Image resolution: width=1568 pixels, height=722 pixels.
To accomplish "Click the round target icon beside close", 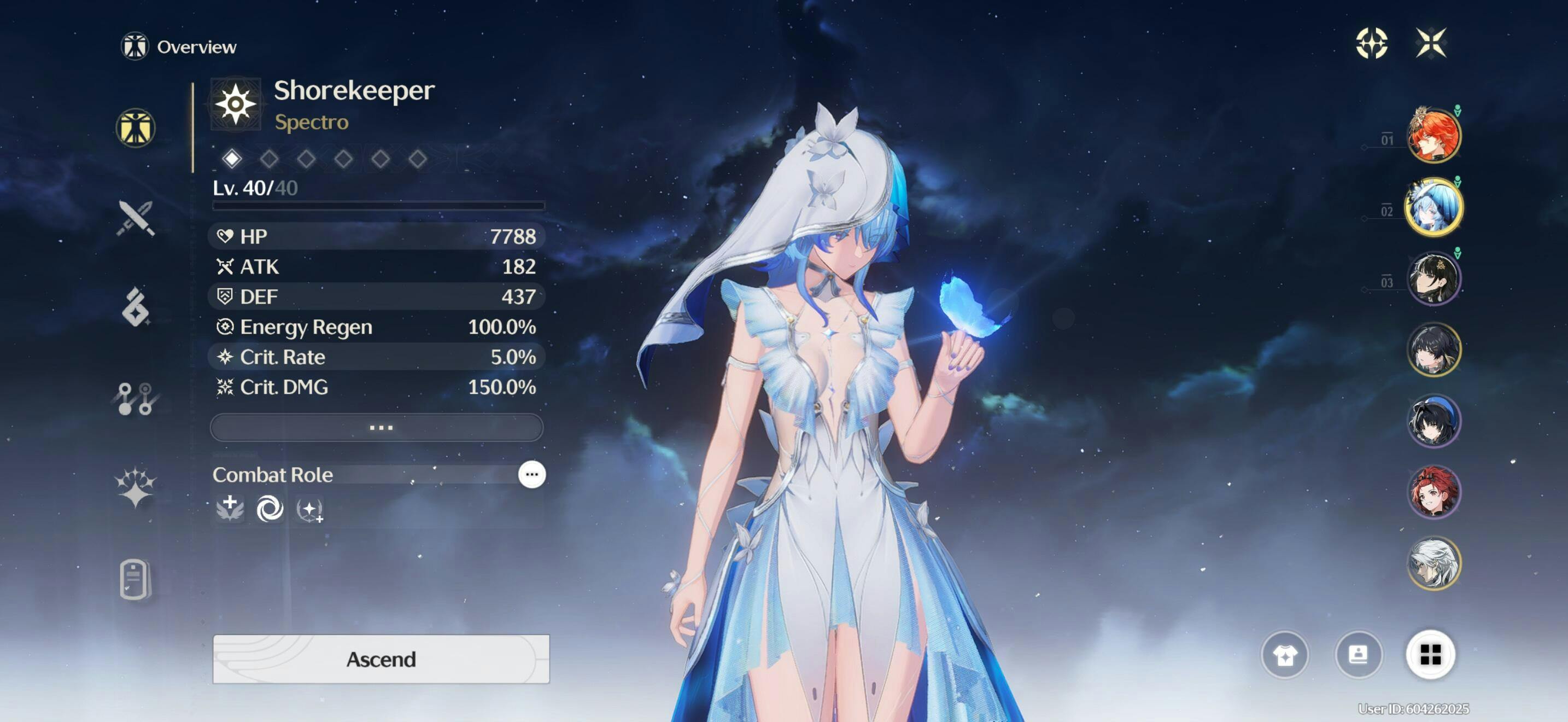I will click(x=1371, y=43).
